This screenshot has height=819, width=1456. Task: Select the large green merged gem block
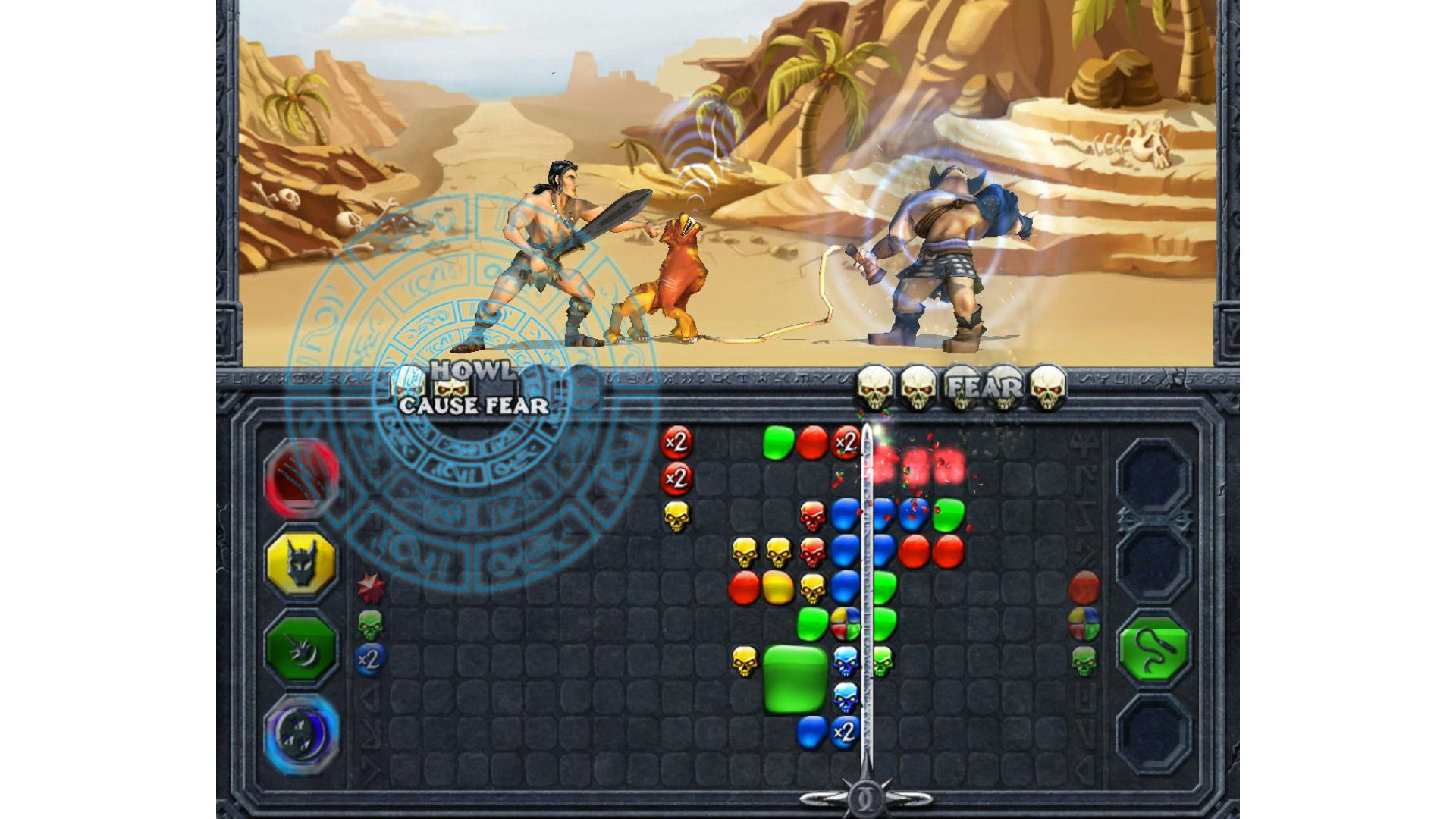pos(794,679)
